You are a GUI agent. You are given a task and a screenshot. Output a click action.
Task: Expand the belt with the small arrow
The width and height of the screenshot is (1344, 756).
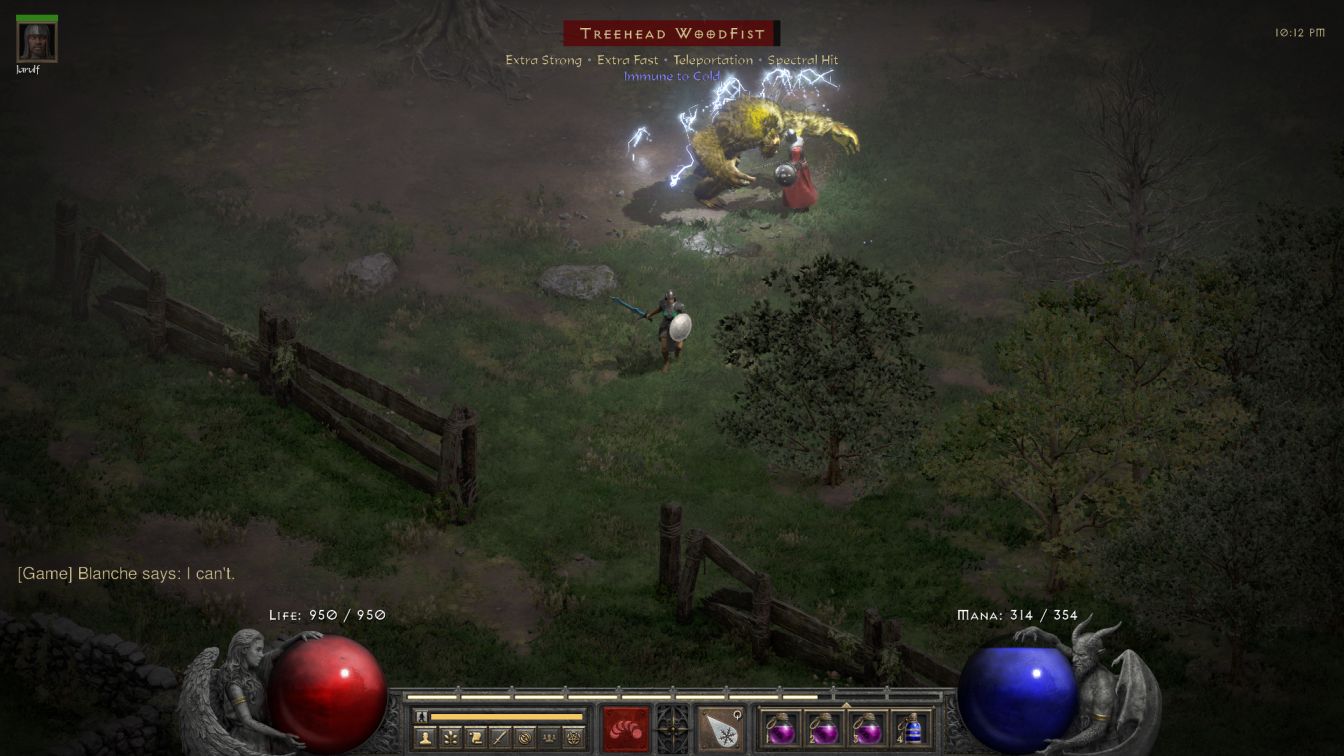(846, 705)
